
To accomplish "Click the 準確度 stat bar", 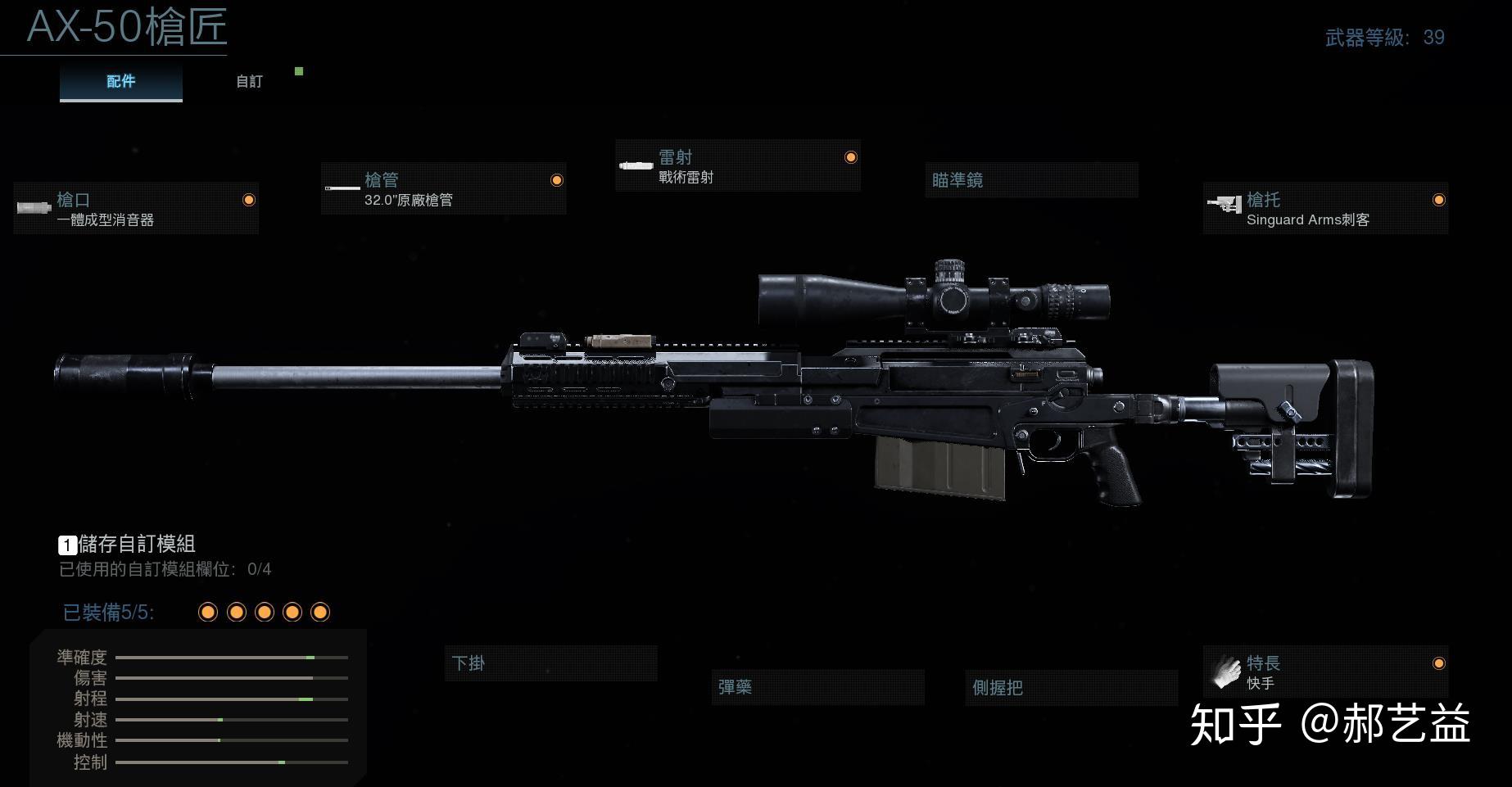I will tap(233, 658).
